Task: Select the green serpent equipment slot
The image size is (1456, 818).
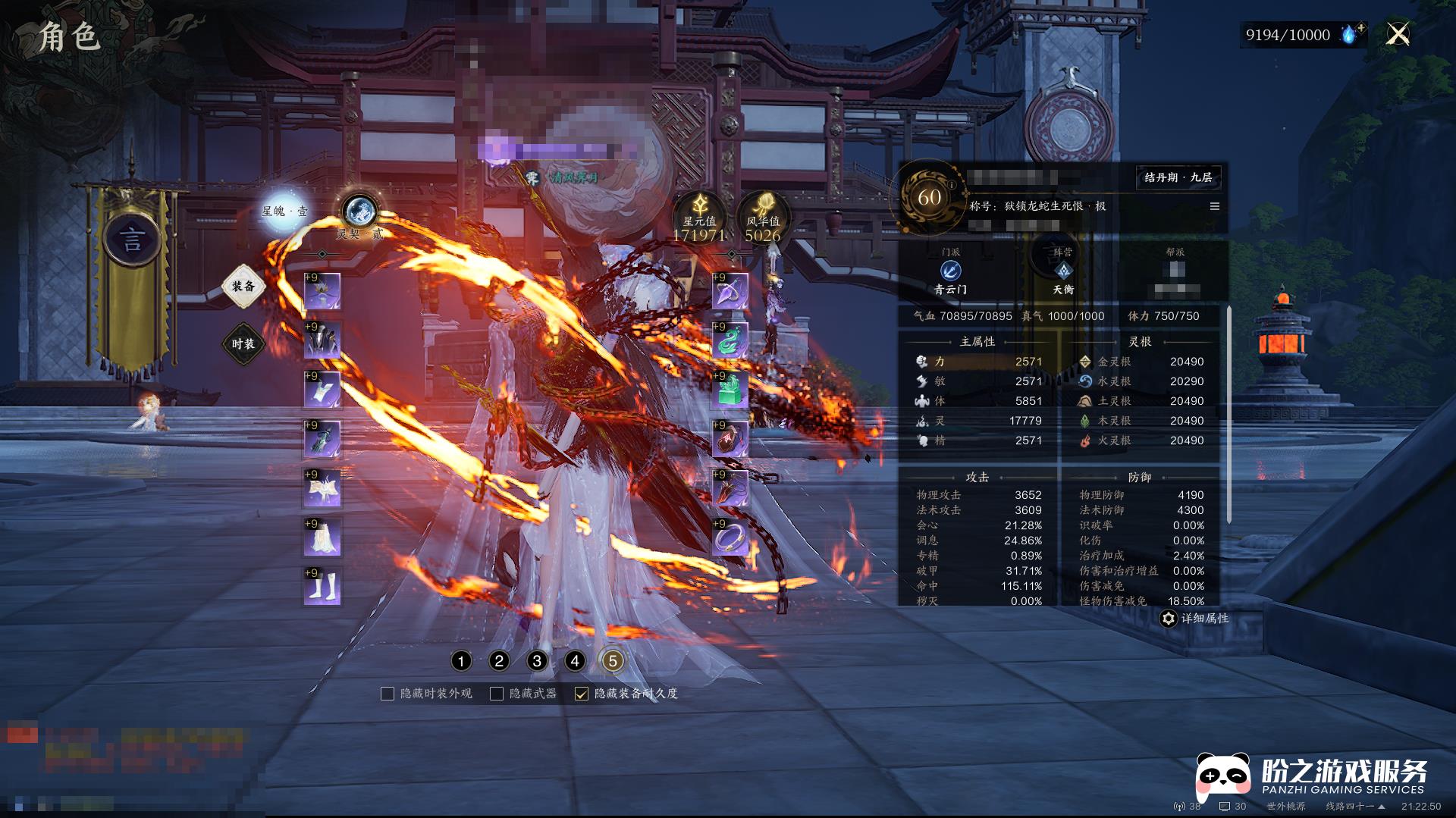Action: click(x=730, y=341)
